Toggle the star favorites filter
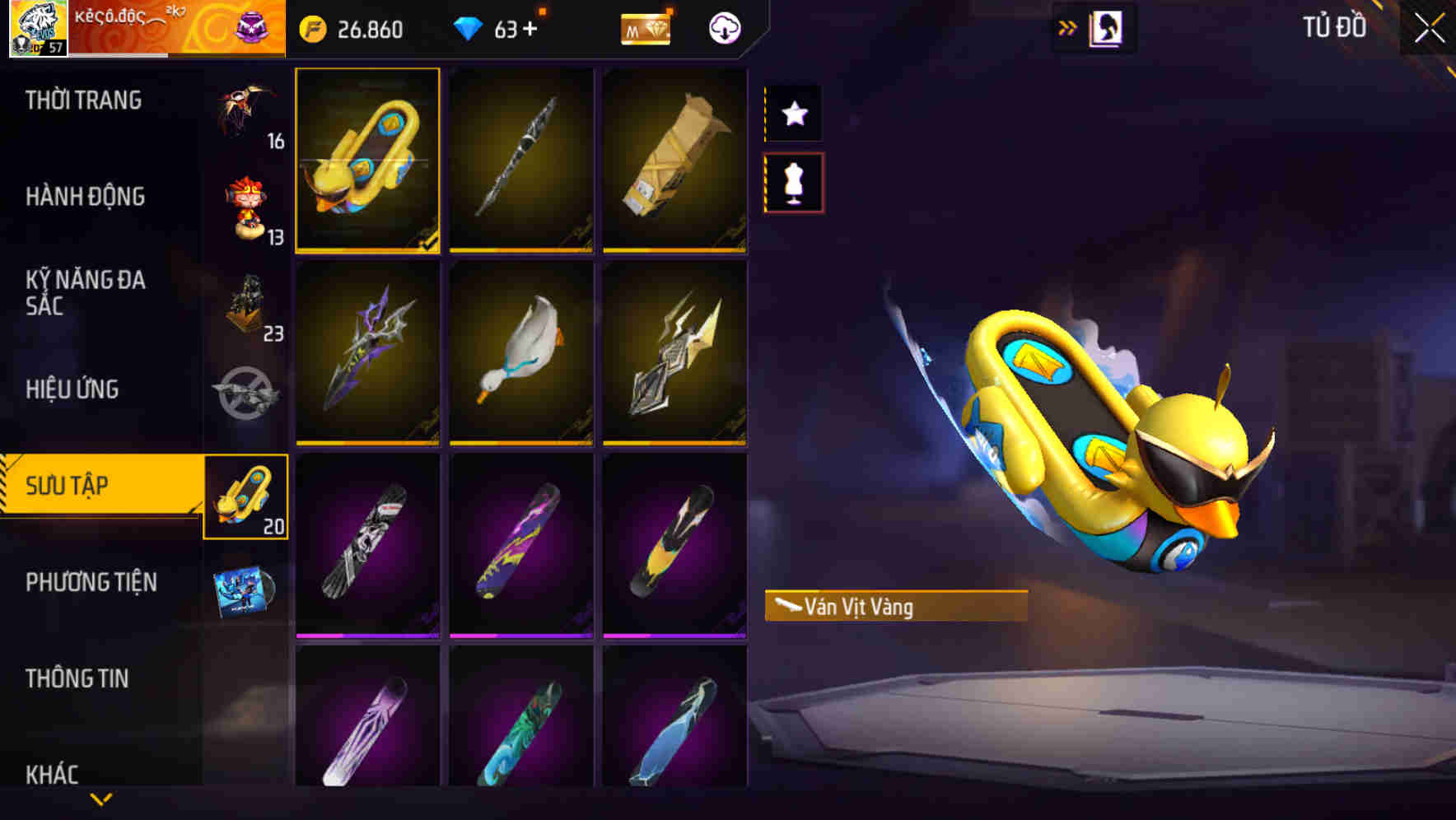The height and width of the screenshot is (820, 1456). click(793, 114)
